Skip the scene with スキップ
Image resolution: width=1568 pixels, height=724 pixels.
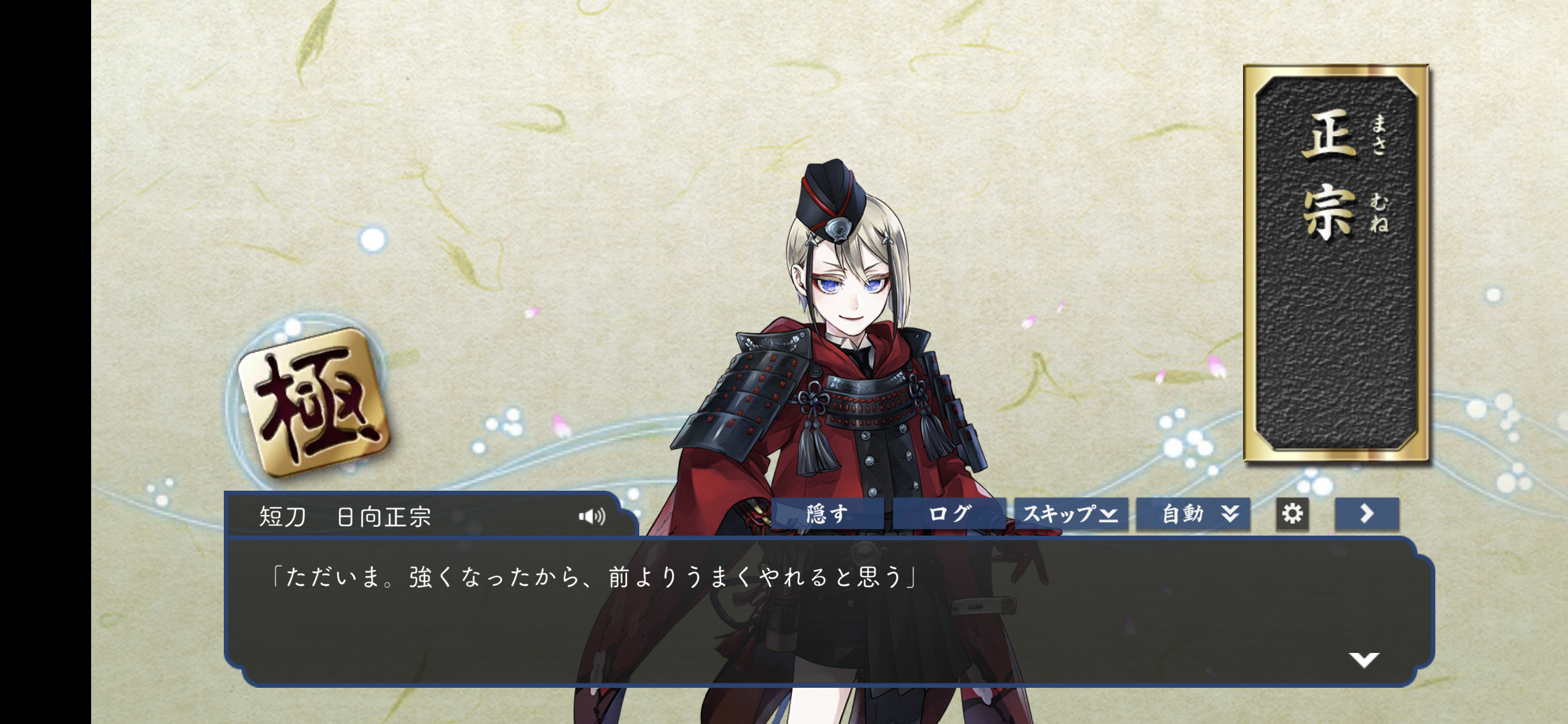click(x=1071, y=514)
